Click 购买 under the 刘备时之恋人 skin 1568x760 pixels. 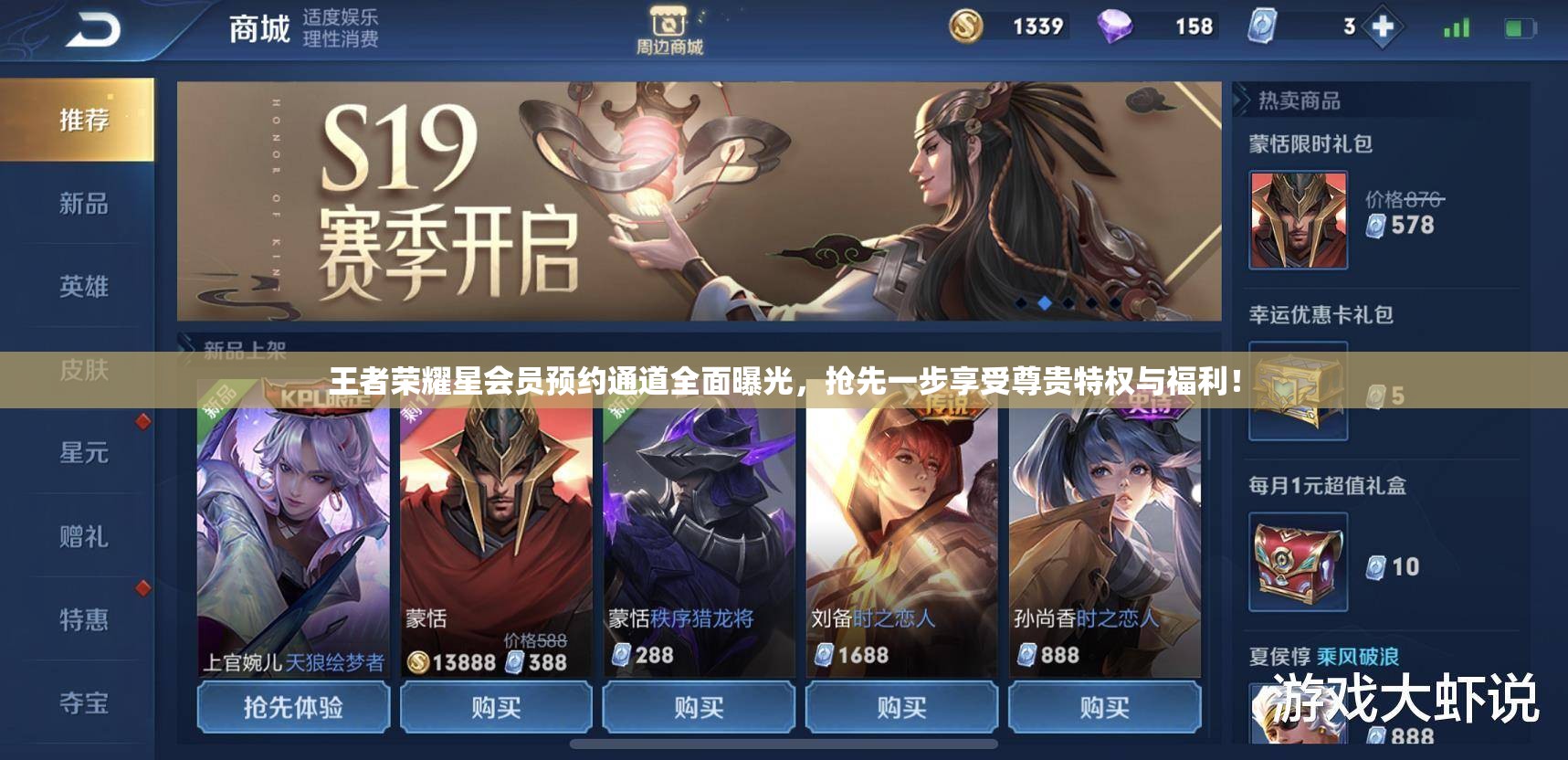coord(900,706)
